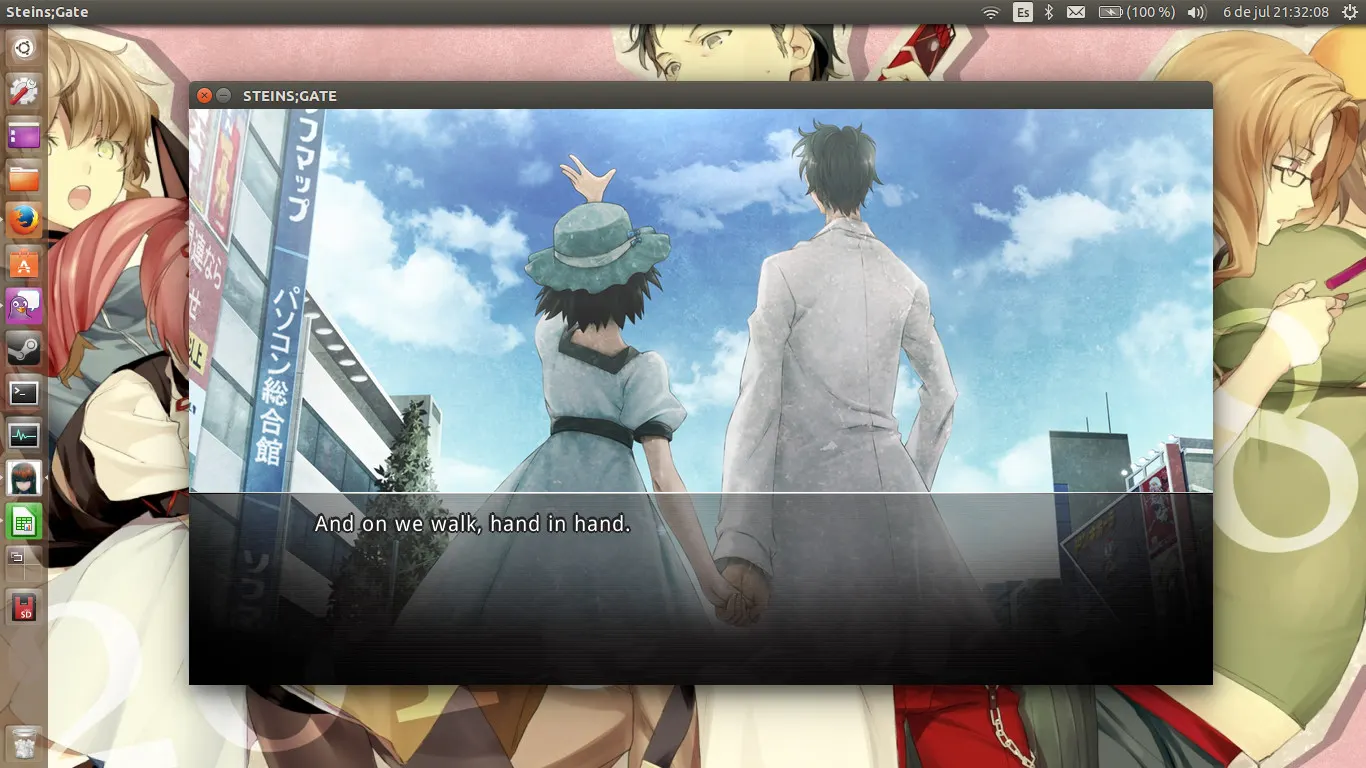Screen dimensions: 1366x768
Task: Toggle WiFi from the network indicator
Action: pos(991,12)
